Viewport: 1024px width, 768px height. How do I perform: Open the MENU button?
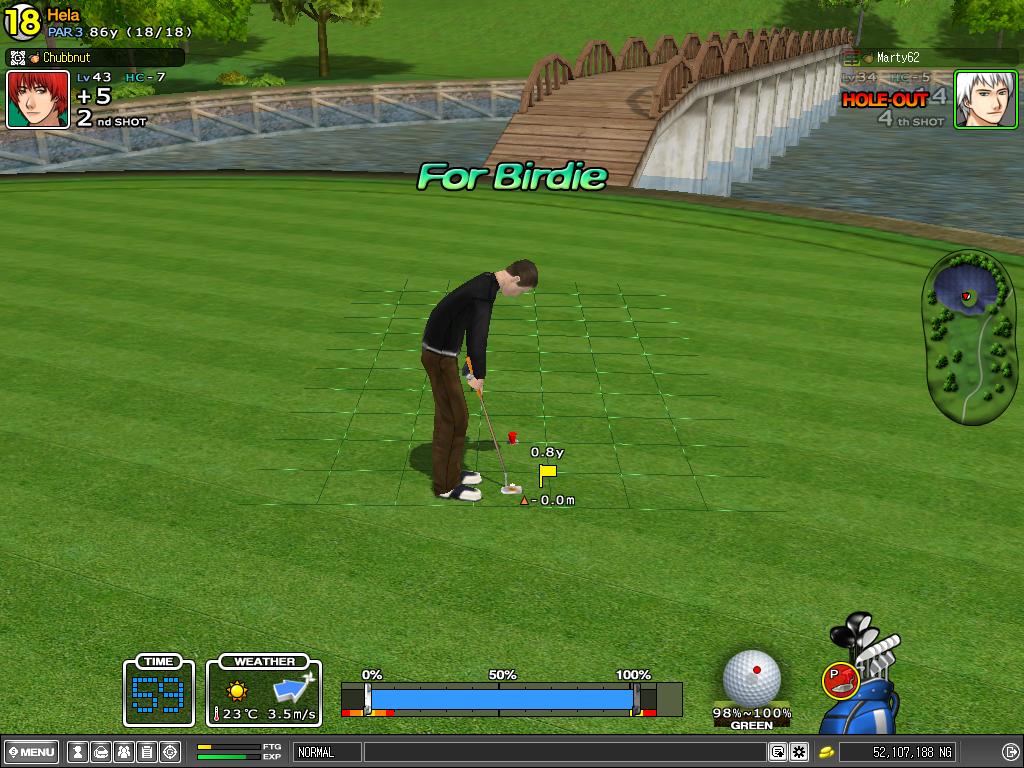32,752
